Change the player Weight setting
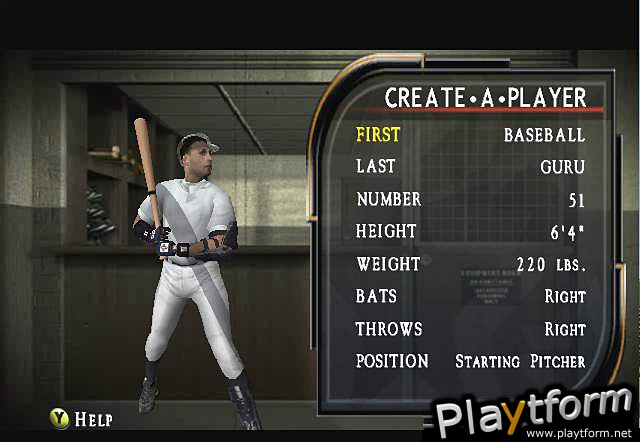The width and height of the screenshot is (640, 442). coord(470,265)
